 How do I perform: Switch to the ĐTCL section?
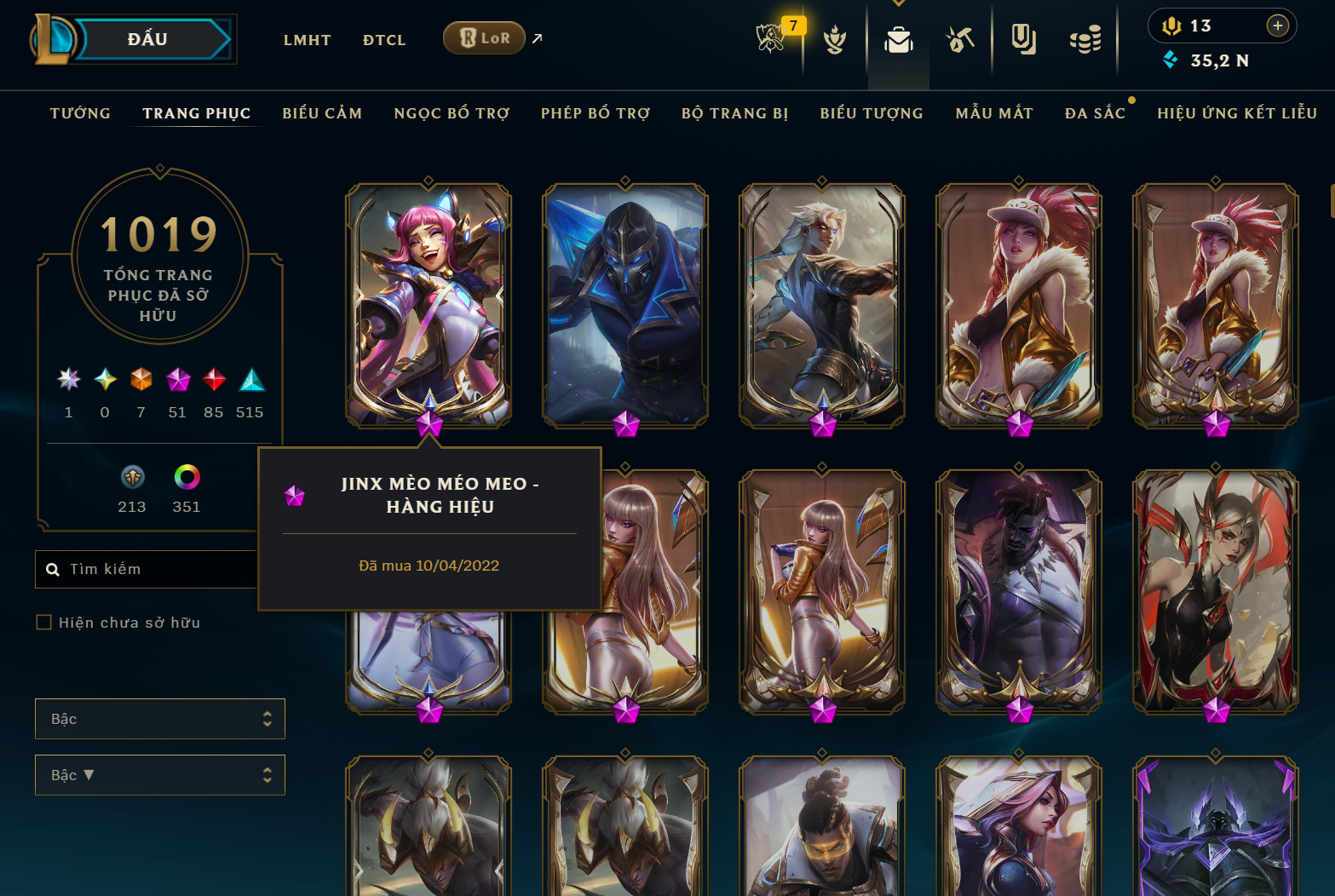384,40
